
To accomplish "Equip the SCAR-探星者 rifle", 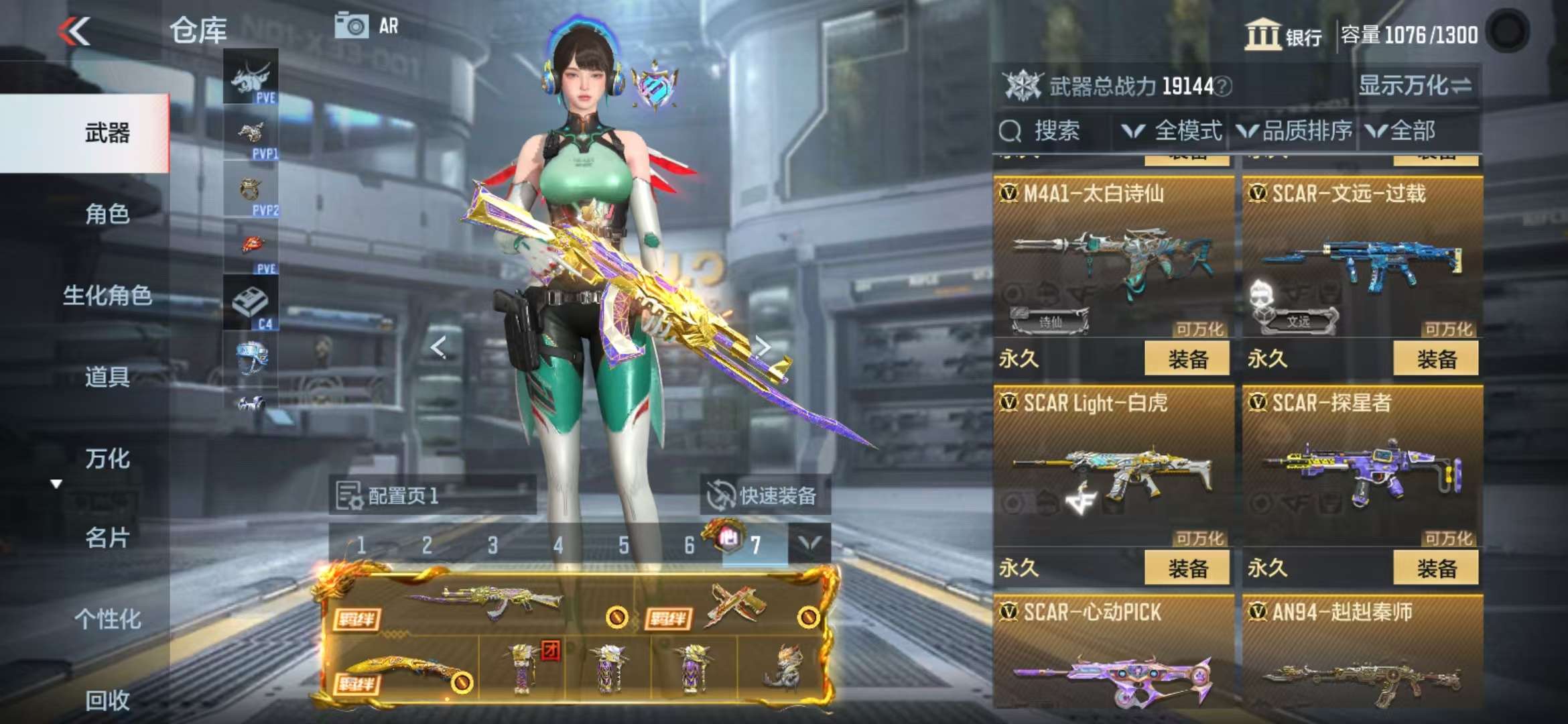I will coord(1435,568).
